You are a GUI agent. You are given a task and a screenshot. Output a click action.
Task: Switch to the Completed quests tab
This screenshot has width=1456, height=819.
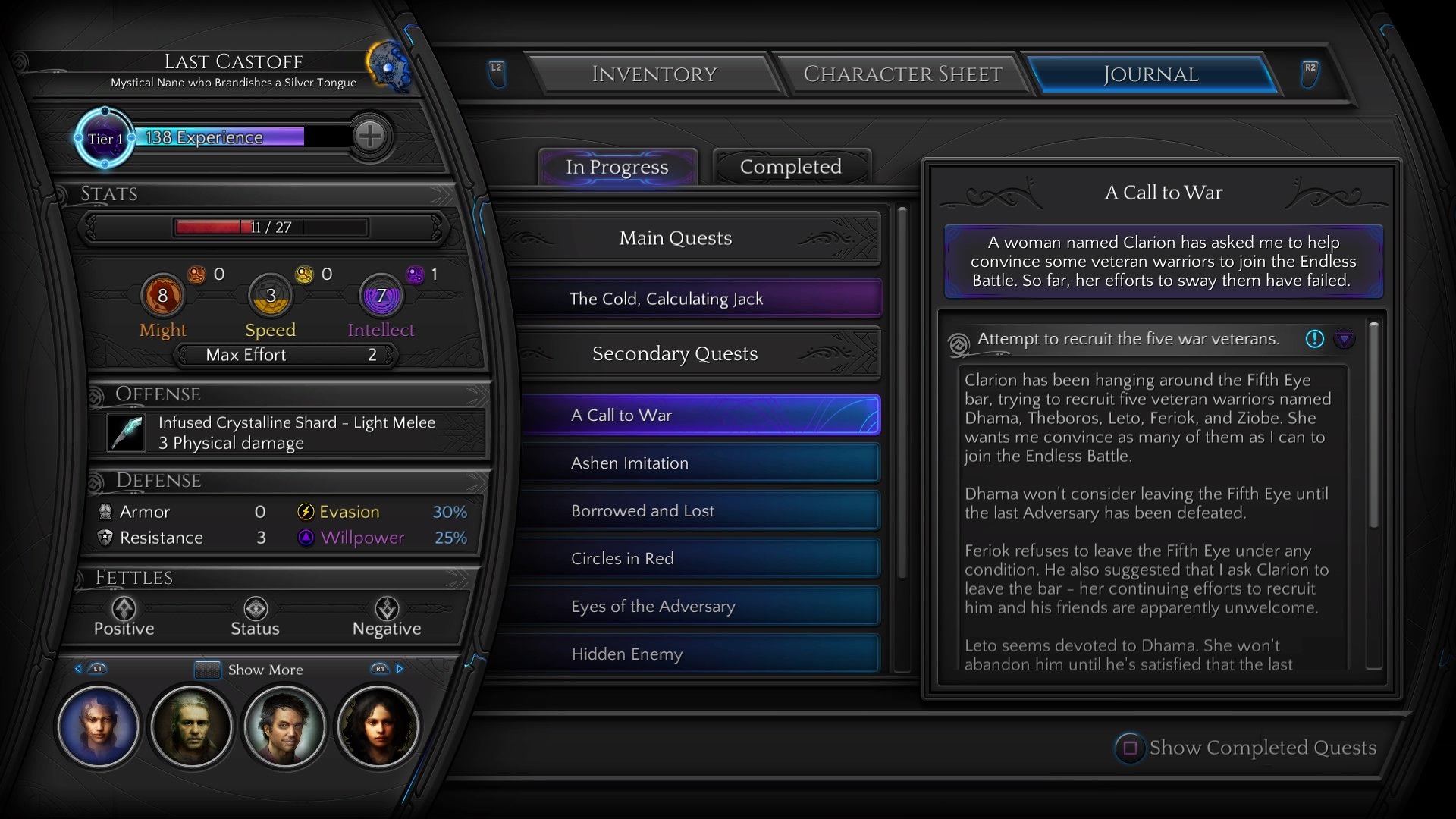click(x=791, y=167)
